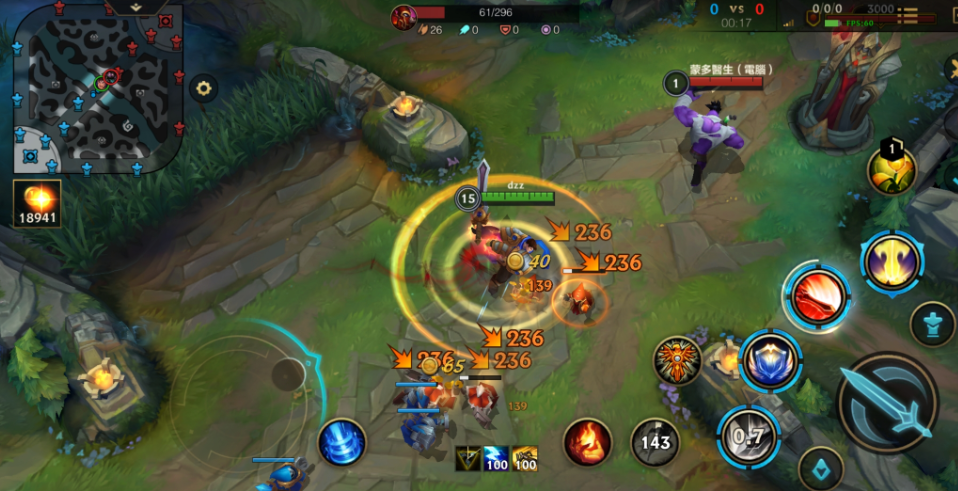Trigger the ability on 0.7 cooldown
Image resolution: width=958 pixels, height=491 pixels.
[x=746, y=437]
